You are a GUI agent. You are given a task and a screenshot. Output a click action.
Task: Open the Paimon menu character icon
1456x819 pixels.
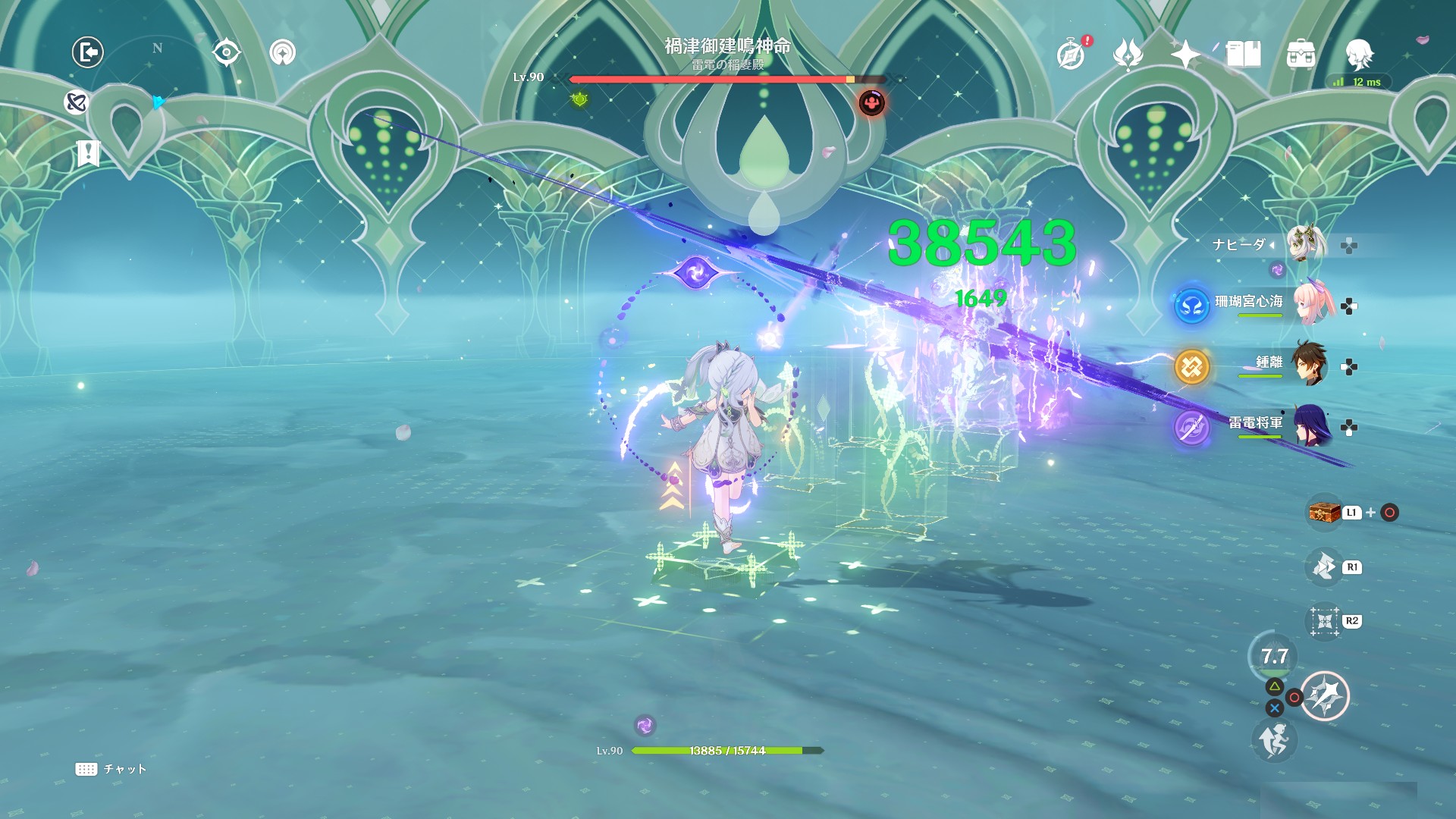[1358, 54]
